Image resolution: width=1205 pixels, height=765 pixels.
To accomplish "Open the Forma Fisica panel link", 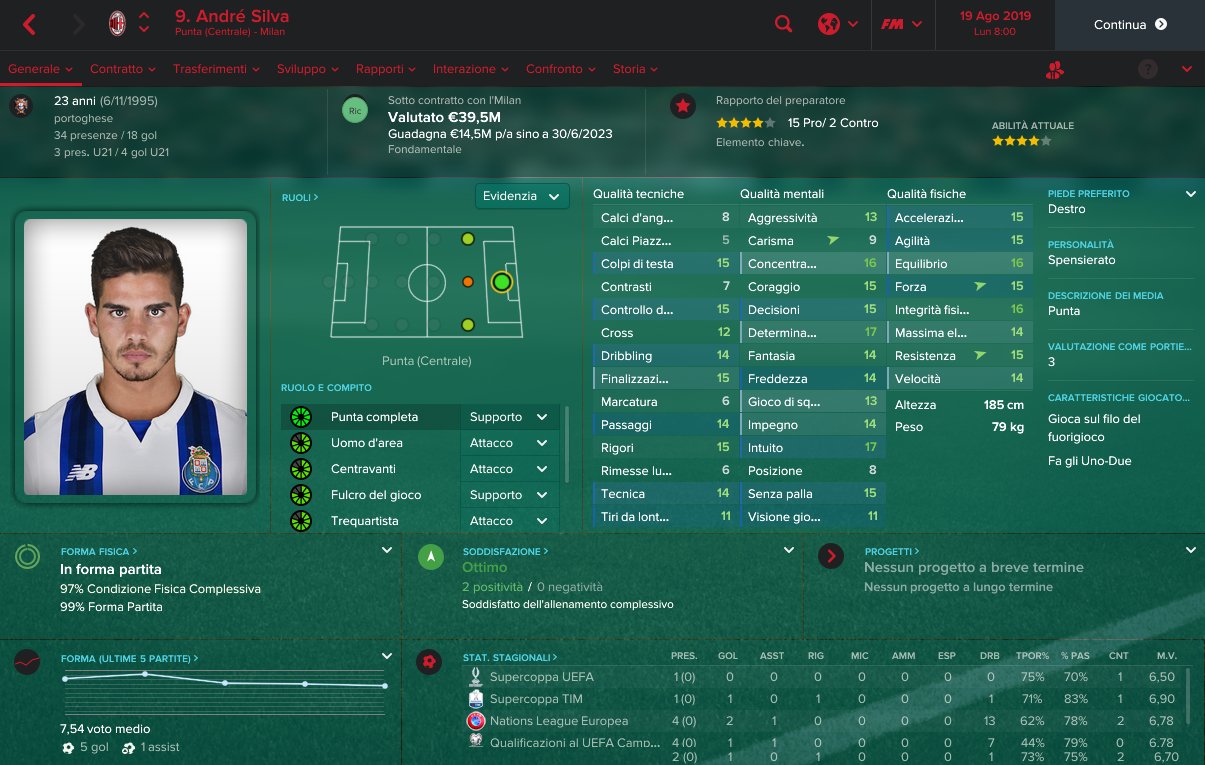I will coord(98,551).
